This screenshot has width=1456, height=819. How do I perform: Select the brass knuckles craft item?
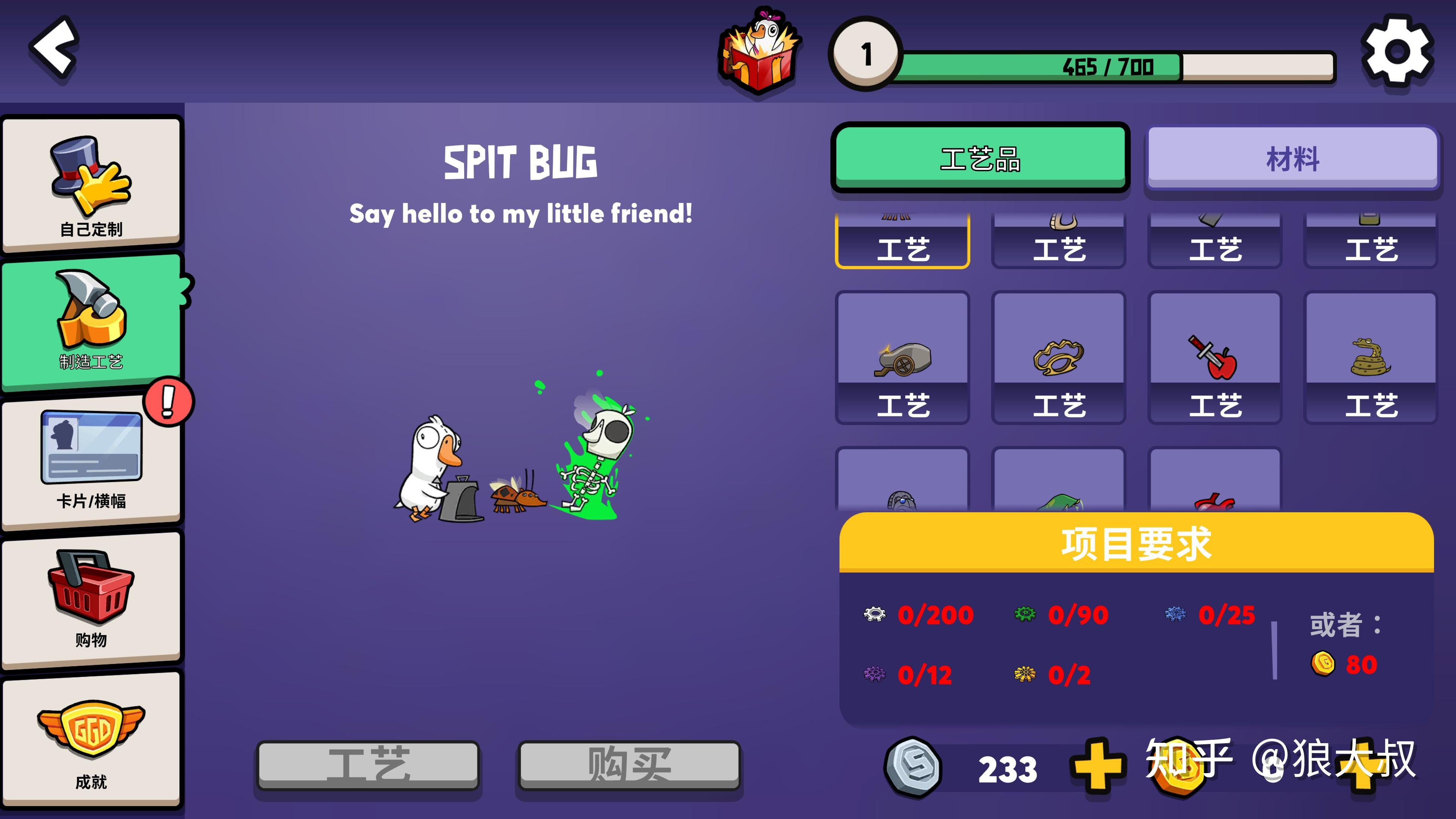tap(1059, 358)
